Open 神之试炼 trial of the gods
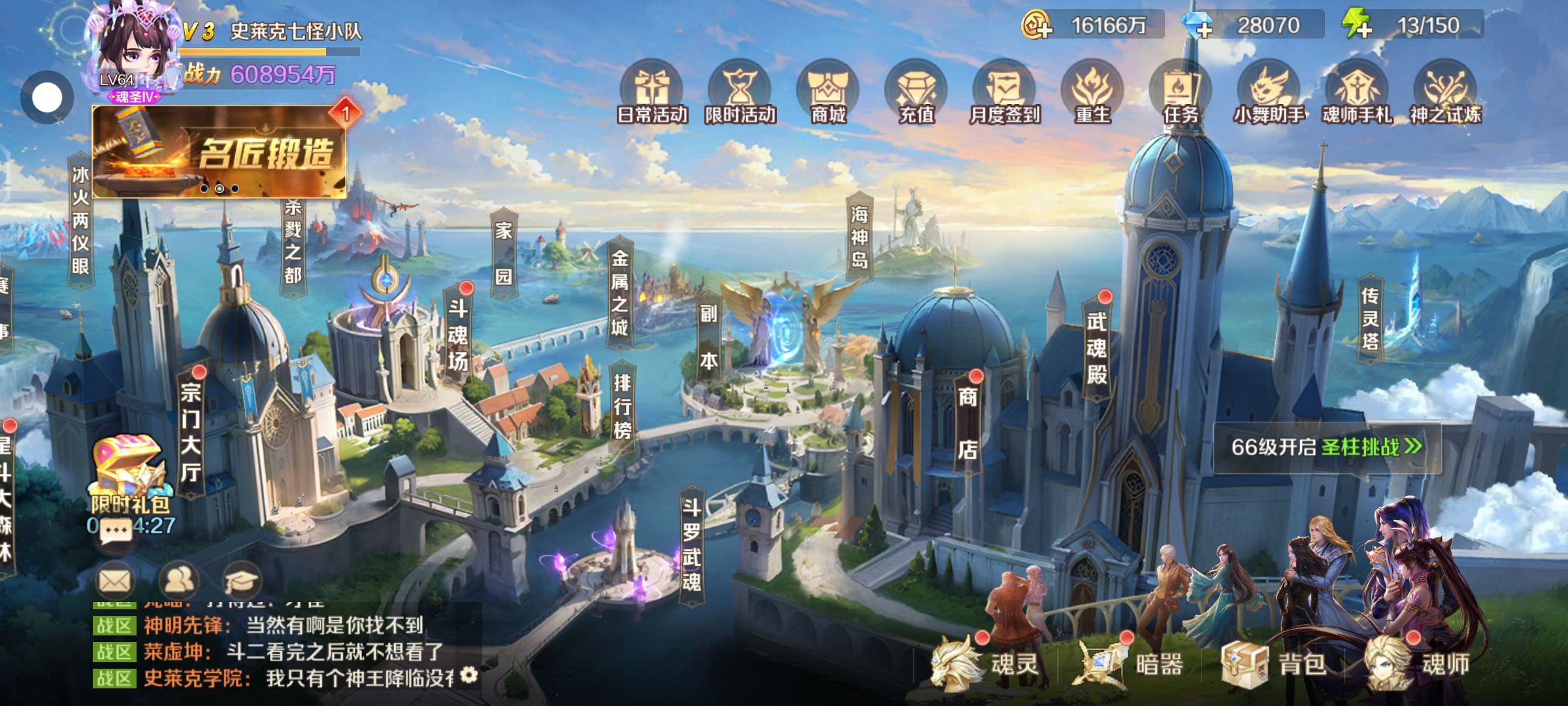 click(x=1445, y=93)
